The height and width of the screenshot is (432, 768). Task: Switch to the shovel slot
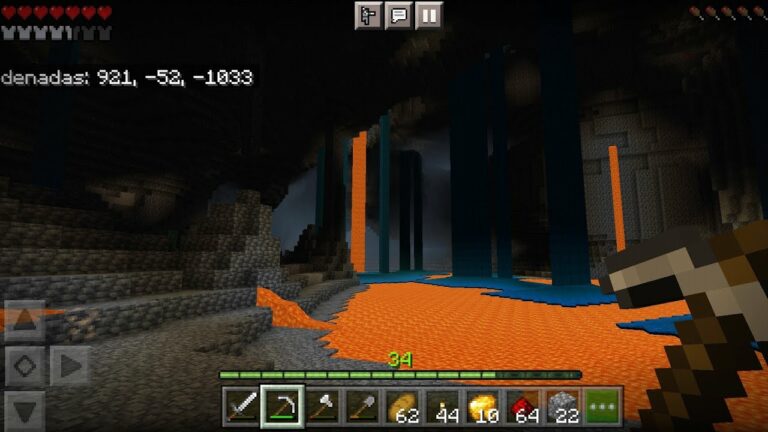(362, 406)
